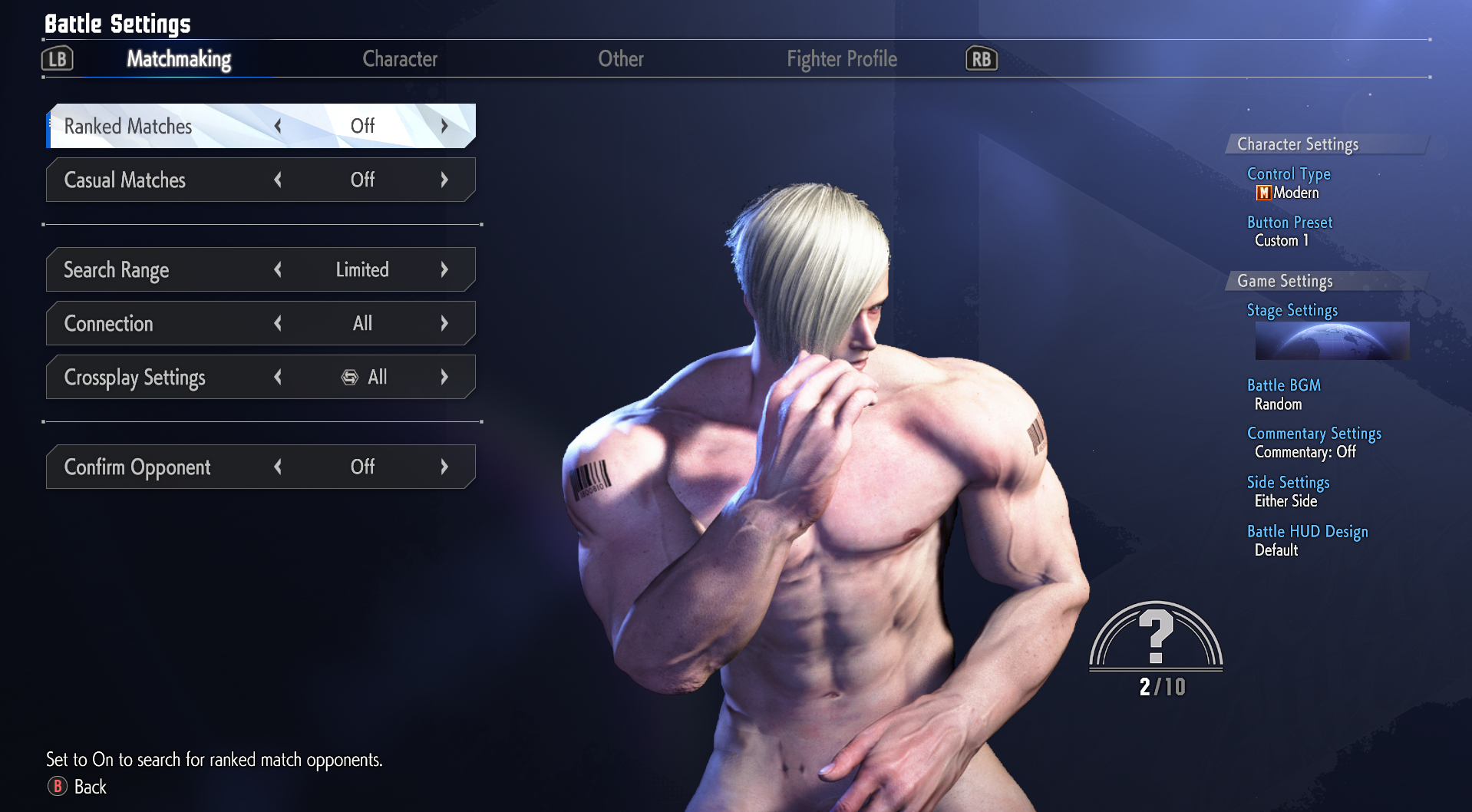Open the Stage Settings thumbnail
The height and width of the screenshot is (812, 1472).
(1332, 341)
